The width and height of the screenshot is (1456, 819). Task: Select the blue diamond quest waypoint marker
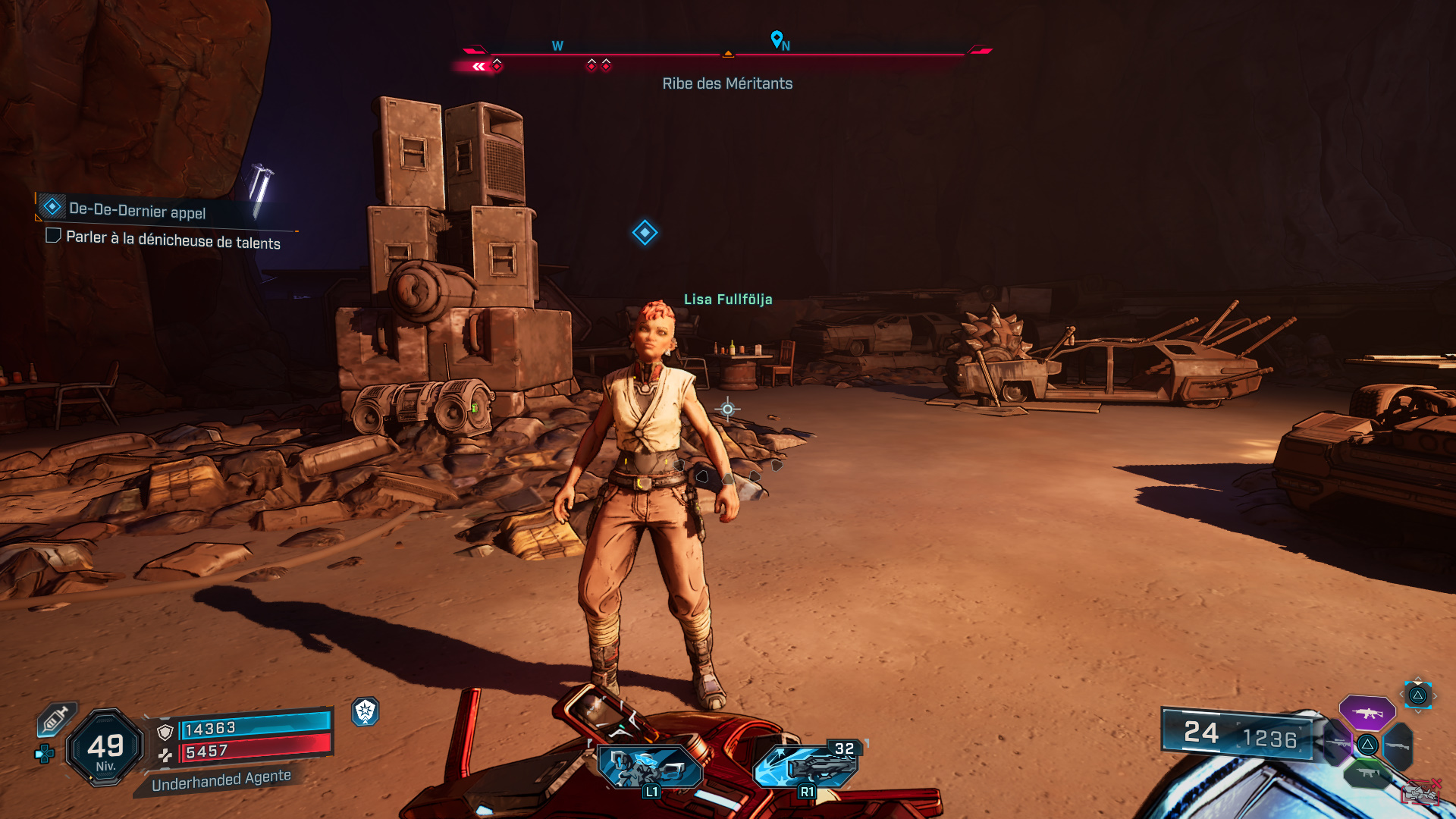[x=645, y=233]
